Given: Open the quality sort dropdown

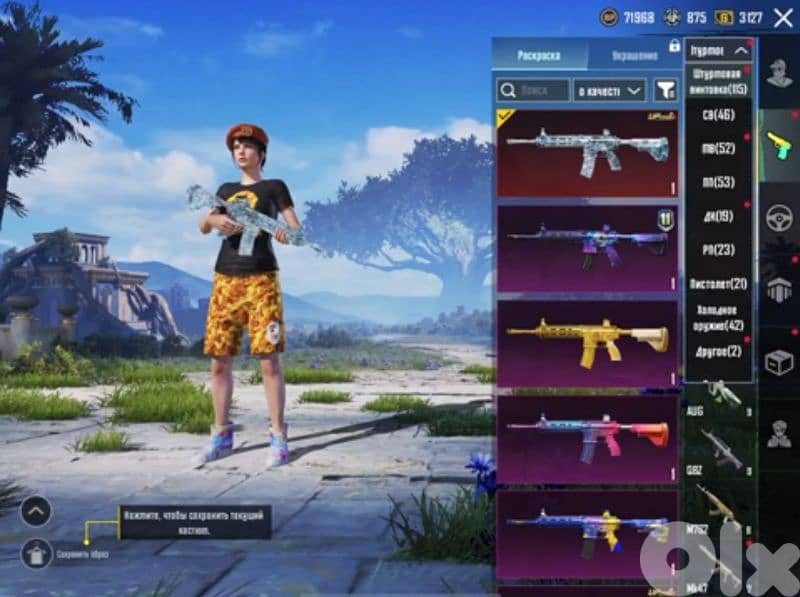Looking at the screenshot, I should (610, 91).
